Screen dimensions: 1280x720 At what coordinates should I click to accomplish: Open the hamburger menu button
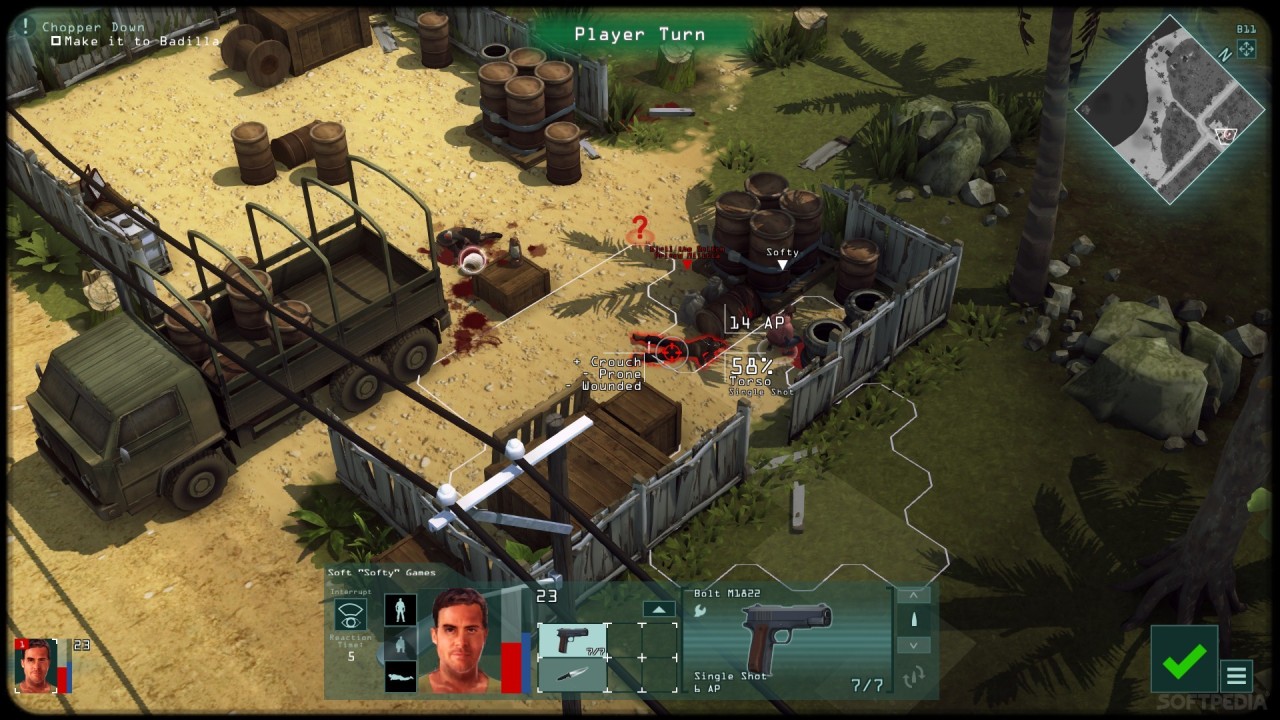click(x=1237, y=676)
